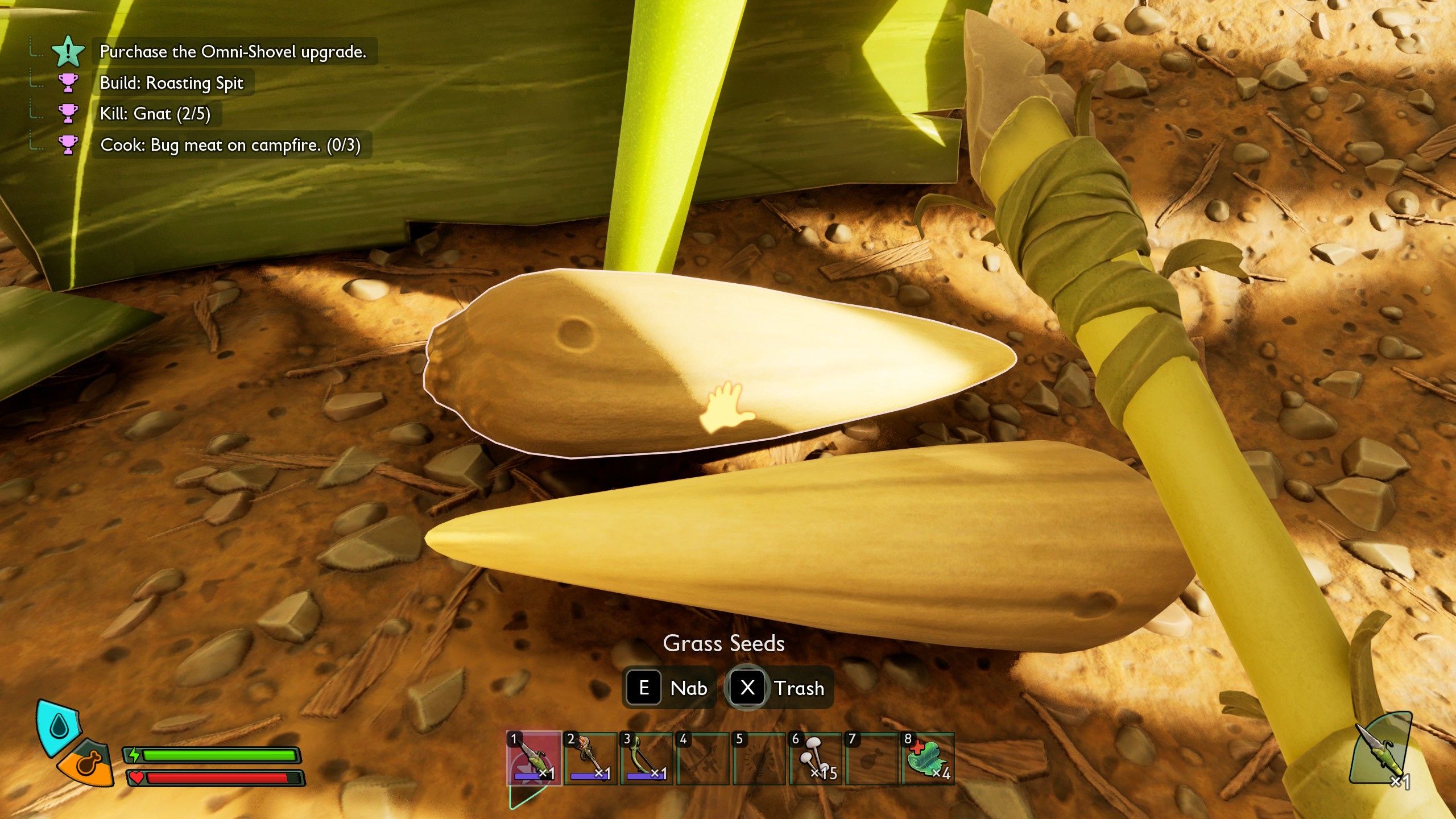Use the green bandage in hotbar slot 8

coord(927,758)
